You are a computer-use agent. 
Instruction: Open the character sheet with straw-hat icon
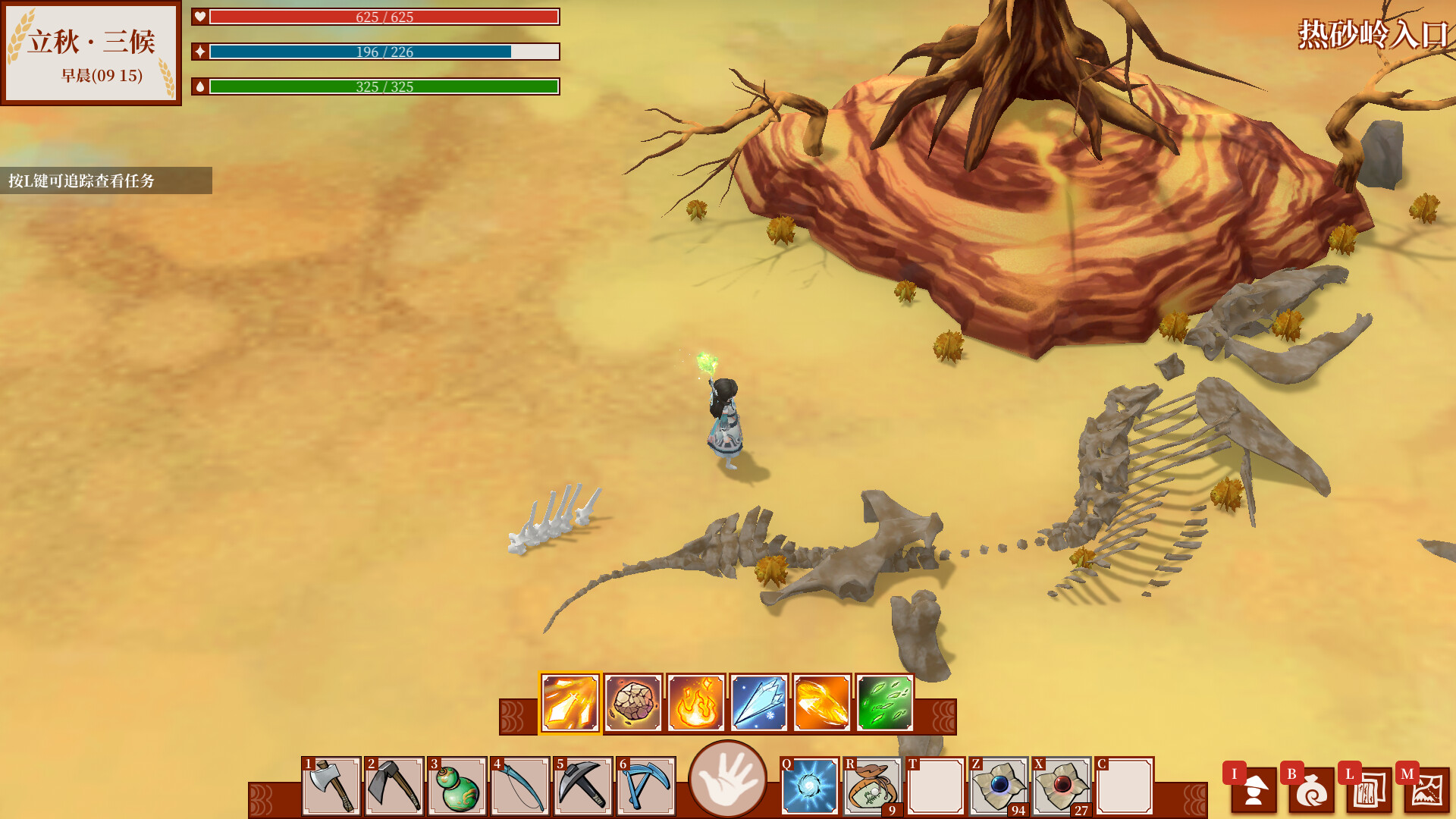[x=1254, y=790]
